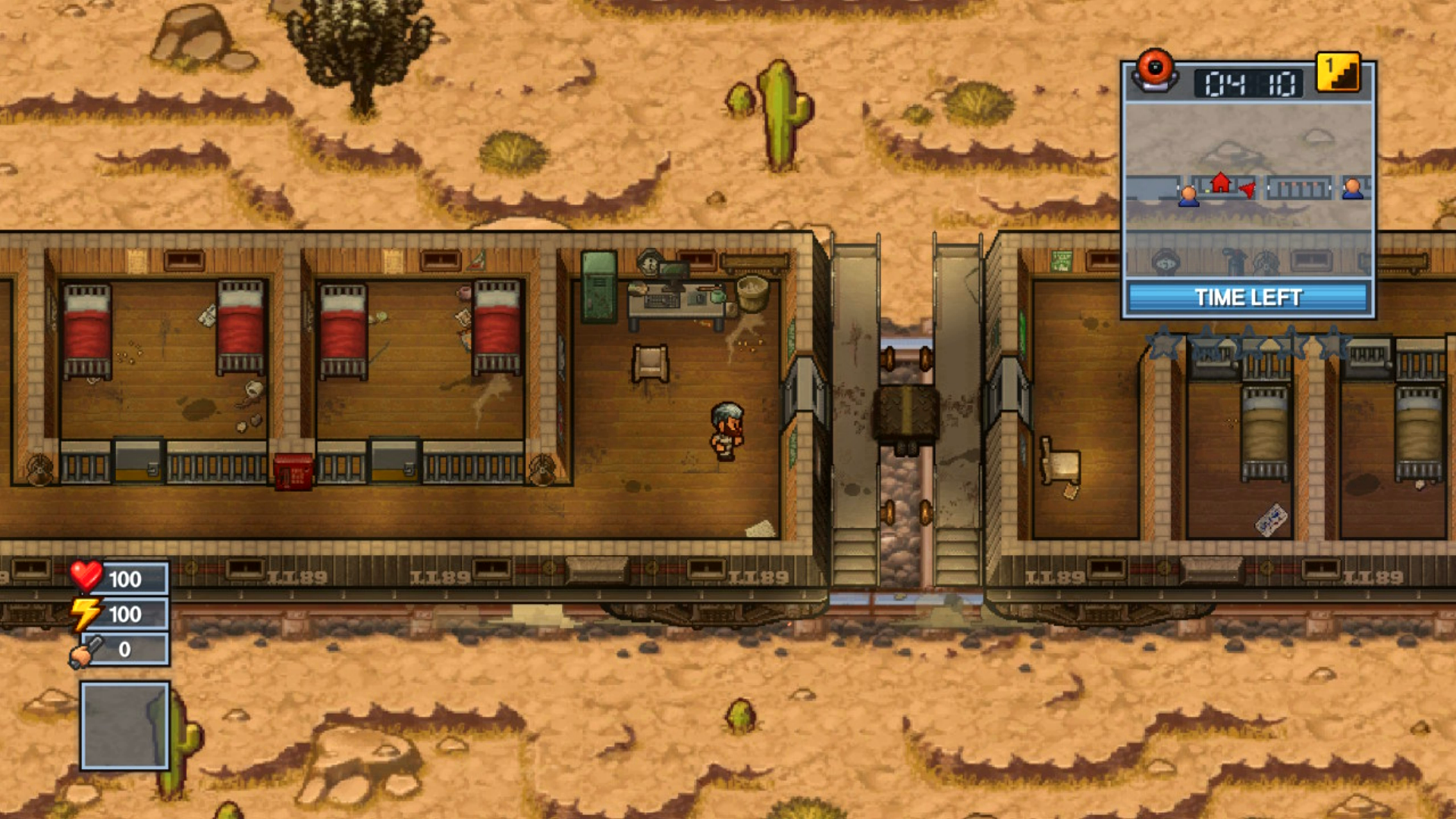Select the empty inventory slot
1456x819 pixels.
coord(125,725)
